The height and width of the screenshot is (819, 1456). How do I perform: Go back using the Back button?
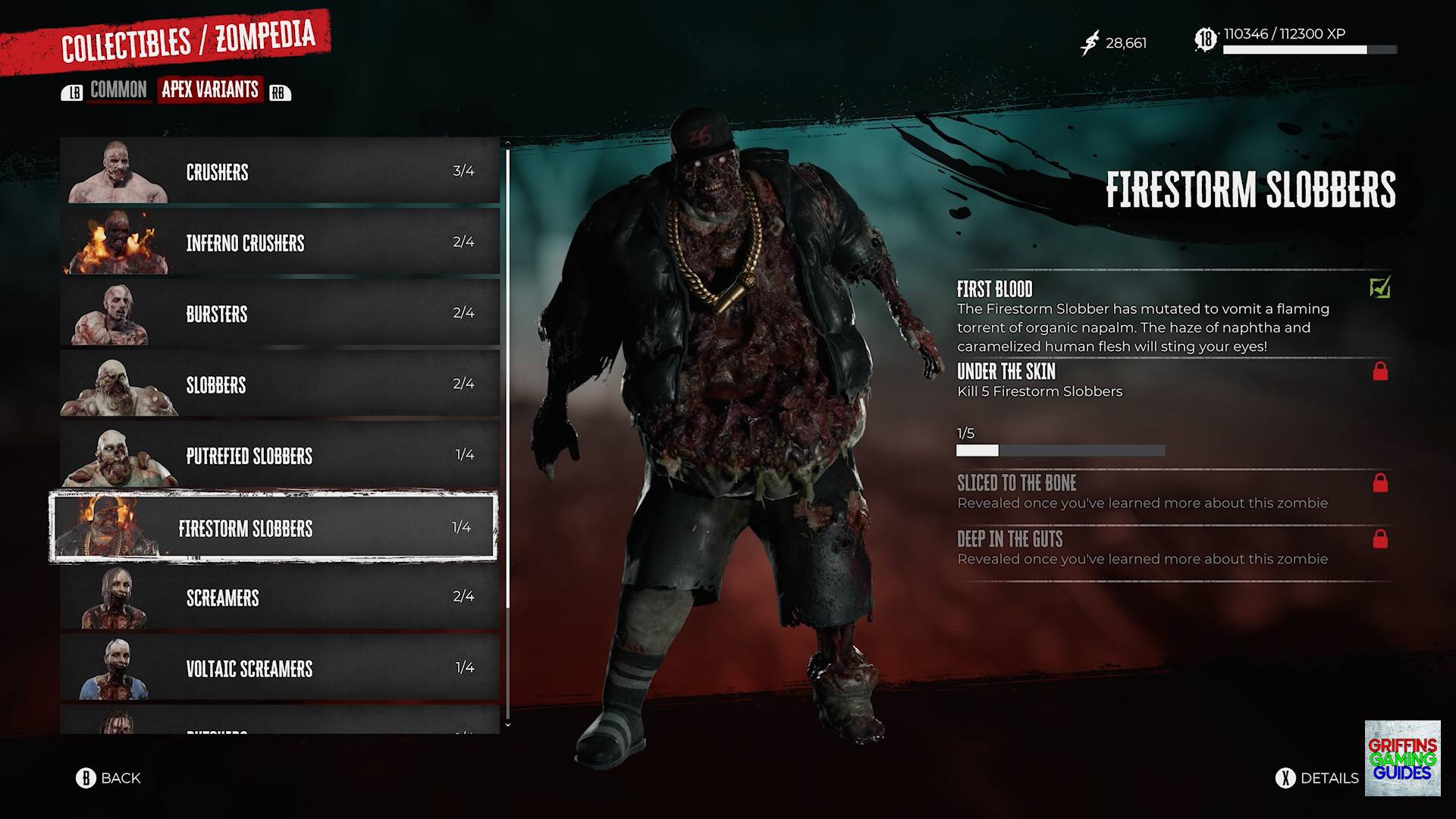point(108,778)
